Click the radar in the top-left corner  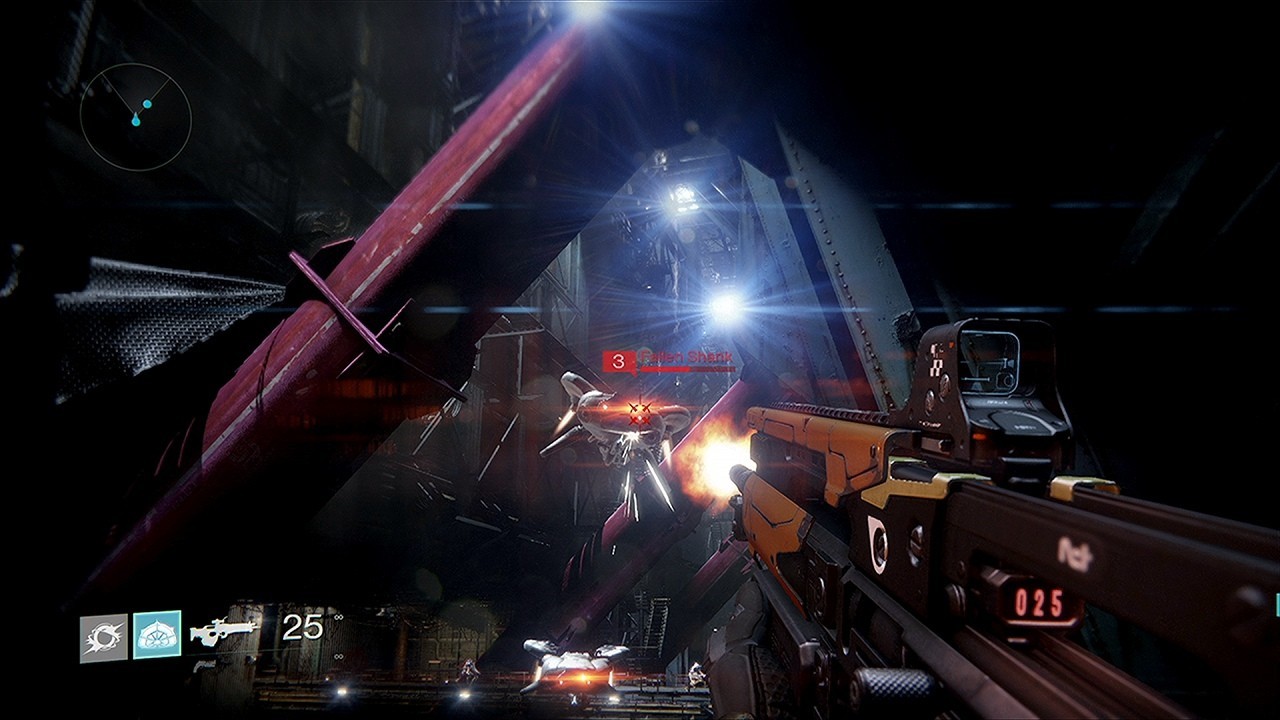tap(137, 117)
